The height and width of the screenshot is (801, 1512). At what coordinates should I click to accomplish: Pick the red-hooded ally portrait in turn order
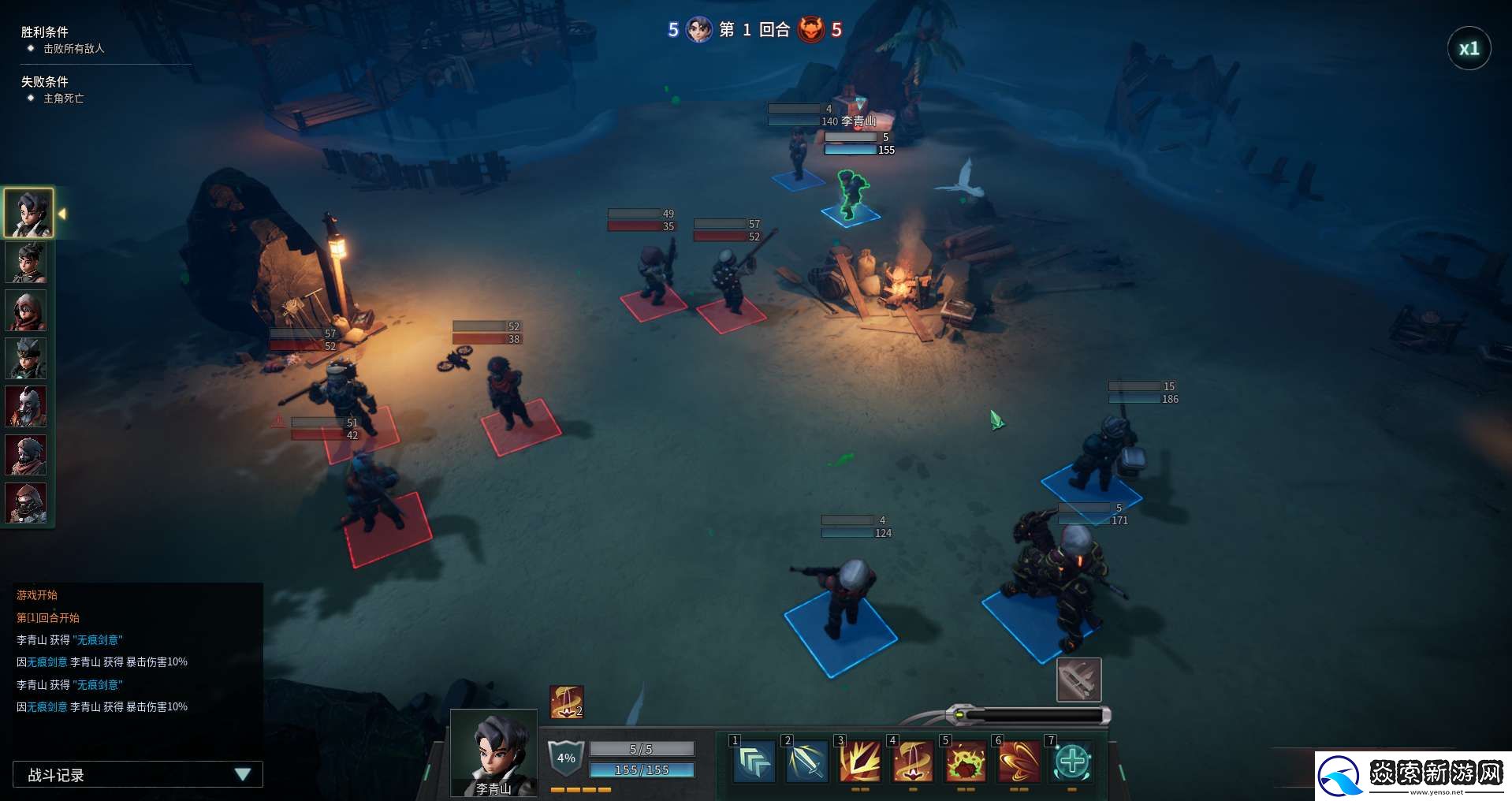coord(26,311)
